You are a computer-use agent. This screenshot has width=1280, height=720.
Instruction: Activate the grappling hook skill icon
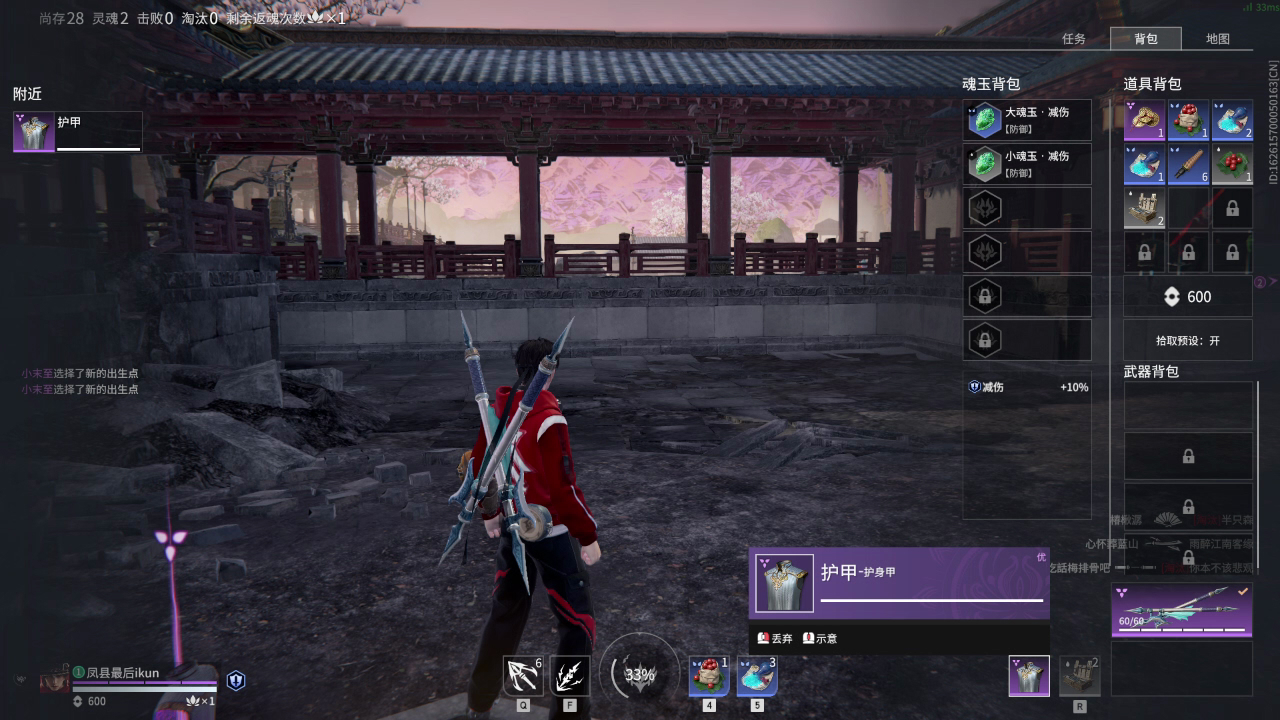click(x=523, y=676)
